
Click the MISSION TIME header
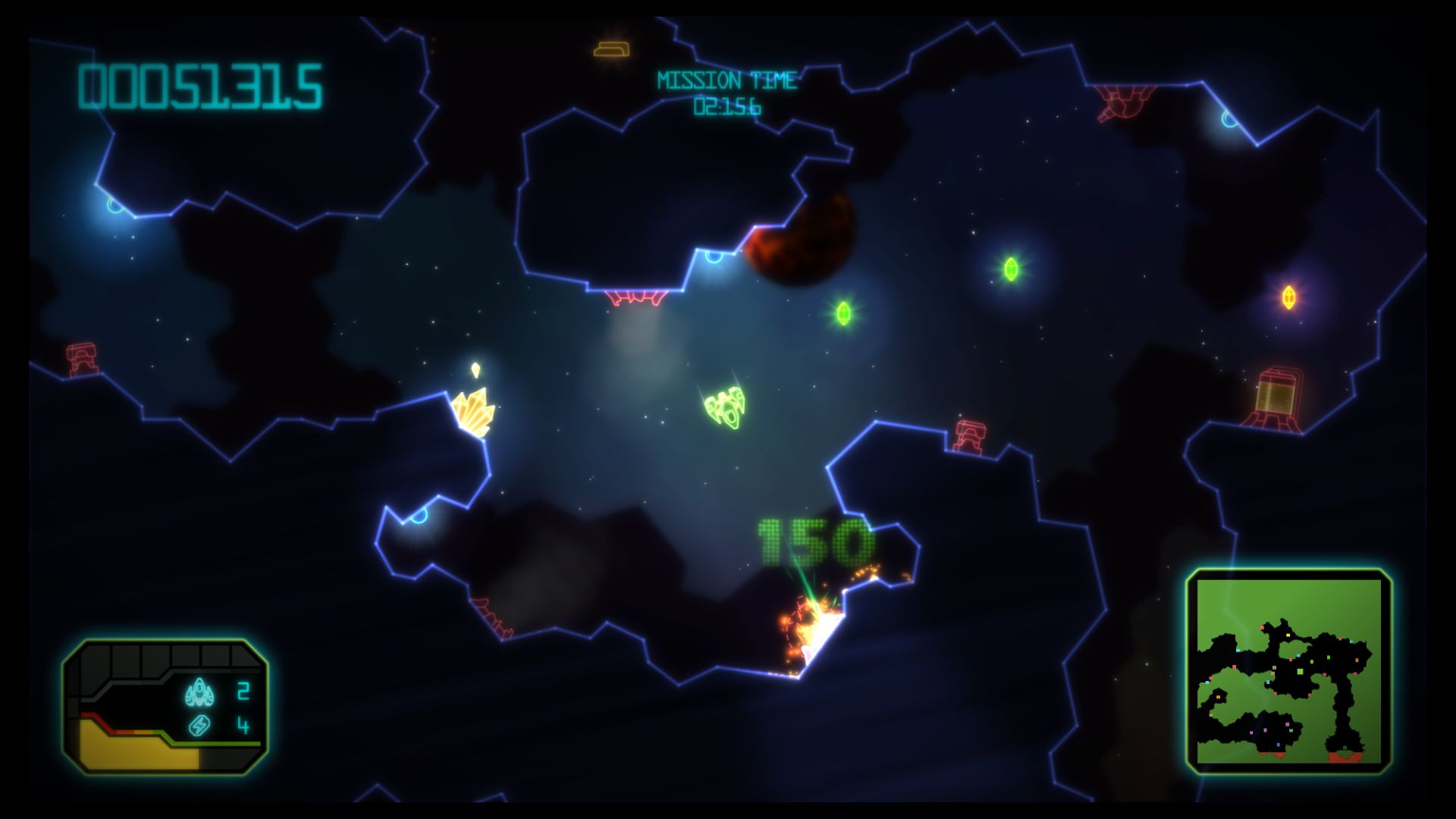728,78
